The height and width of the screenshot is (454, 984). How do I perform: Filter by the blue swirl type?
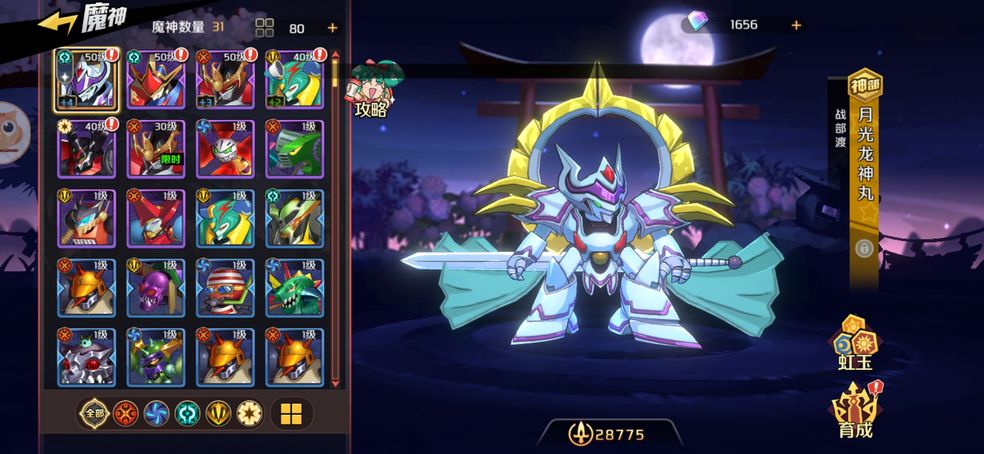point(157,414)
